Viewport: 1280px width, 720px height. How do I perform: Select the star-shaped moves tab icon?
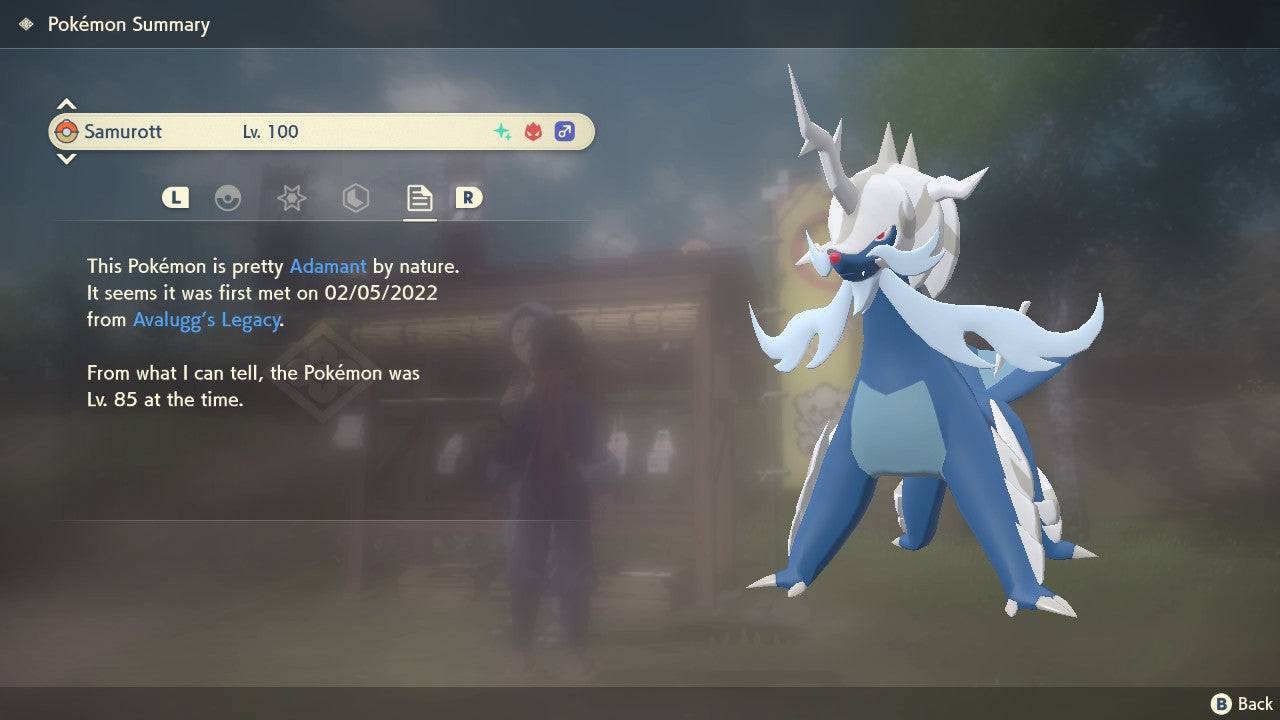click(x=291, y=198)
